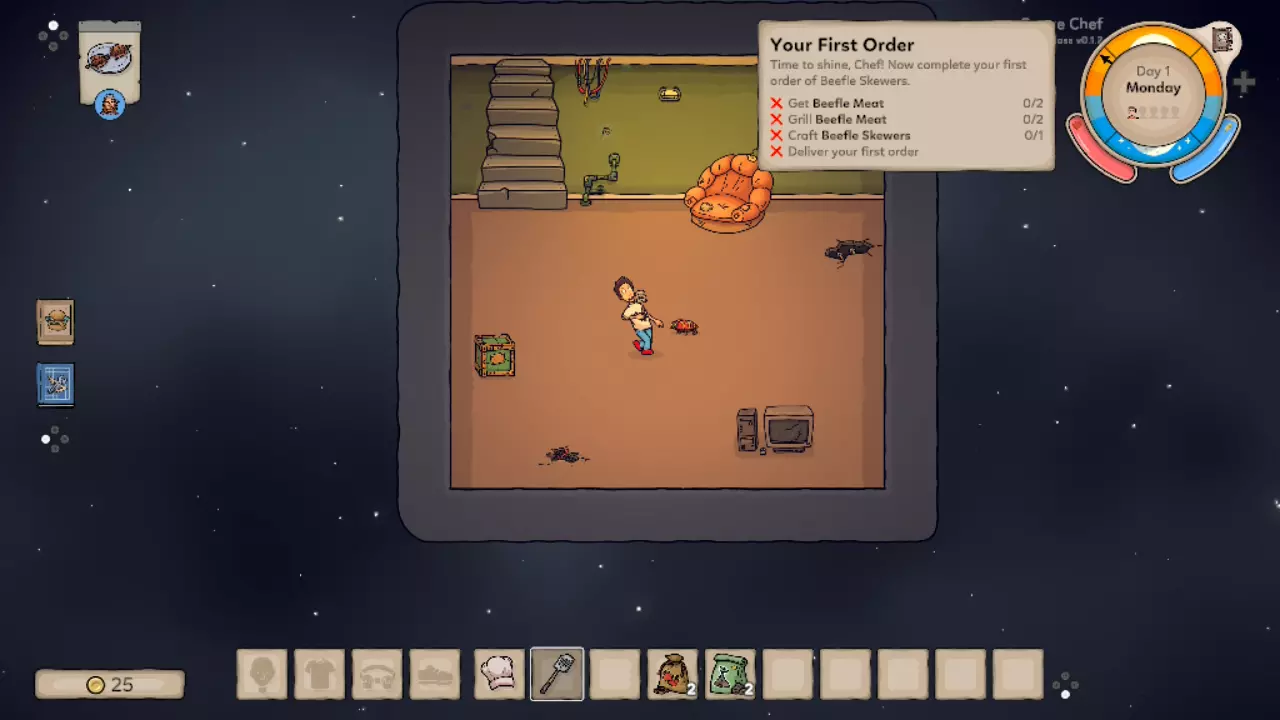Select the chef hat hotbar slot
The height and width of the screenshot is (720, 1280).
[499, 674]
